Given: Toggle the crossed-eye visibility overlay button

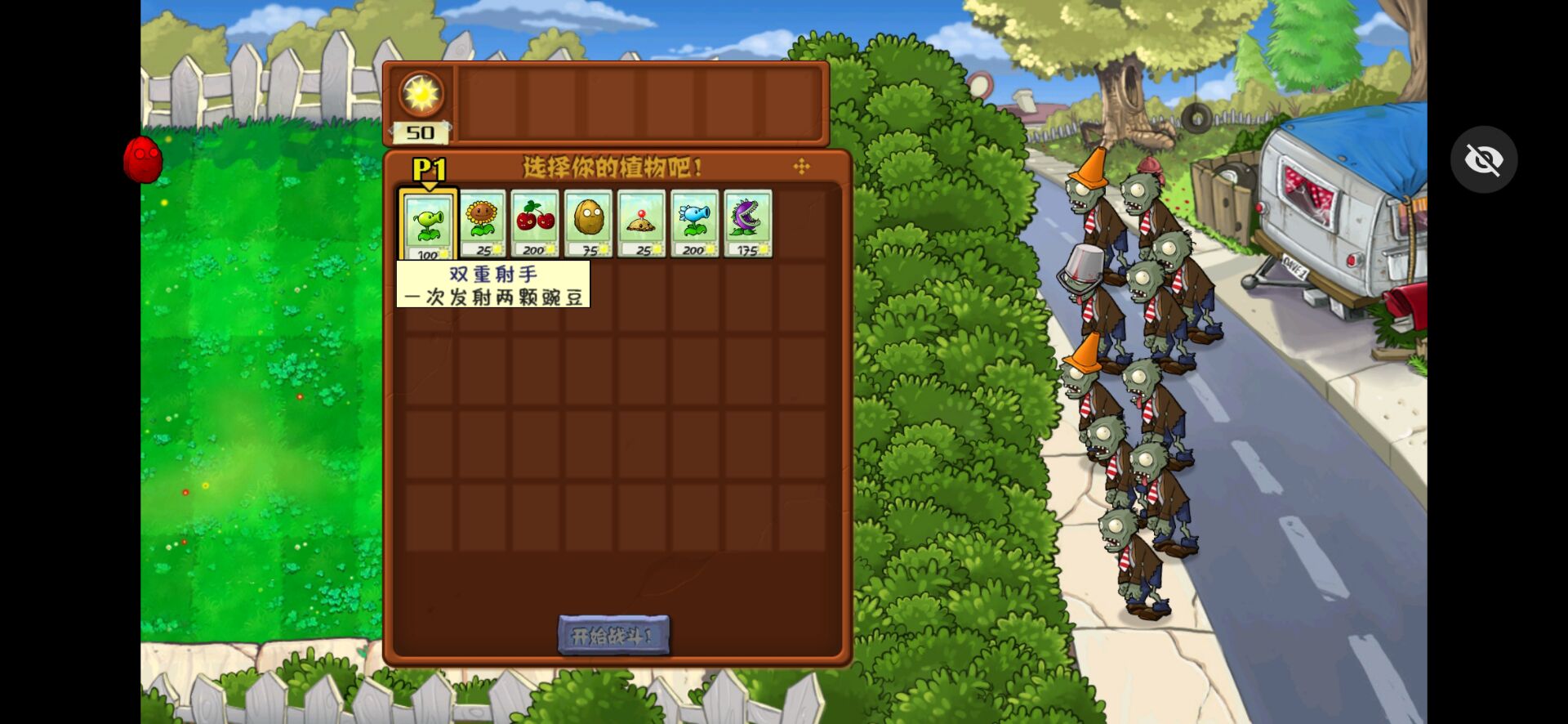Looking at the screenshot, I should tap(1483, 159).
